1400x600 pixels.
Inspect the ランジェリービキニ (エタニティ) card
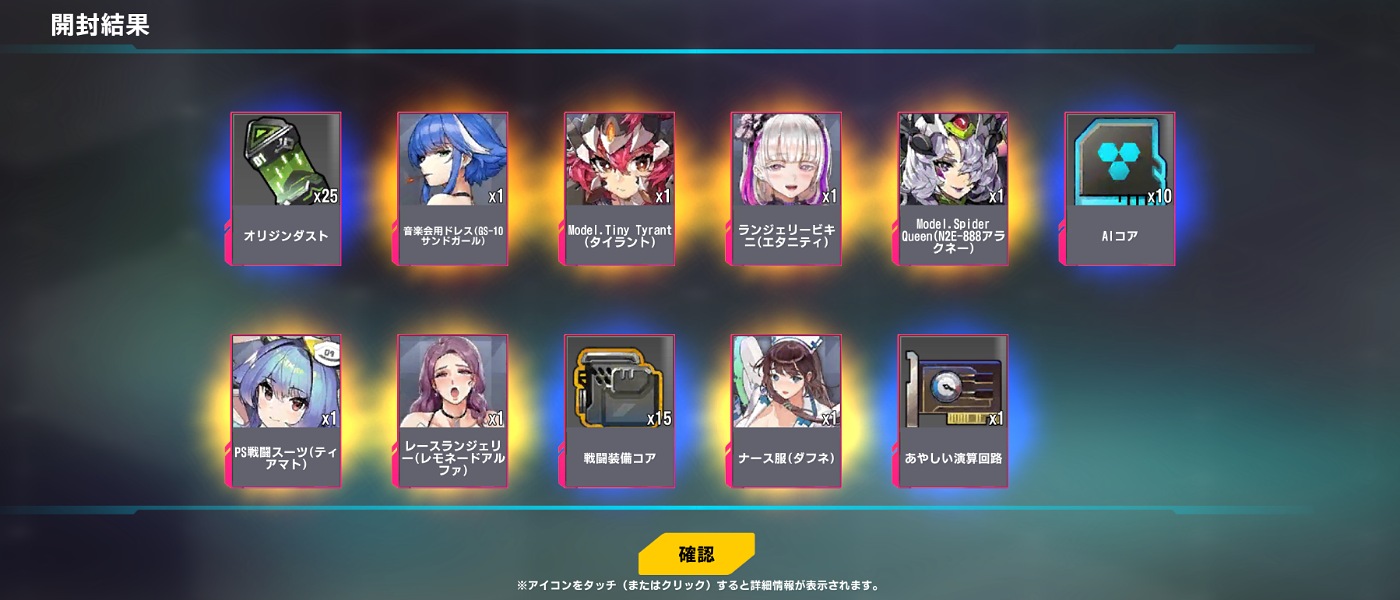786,188
